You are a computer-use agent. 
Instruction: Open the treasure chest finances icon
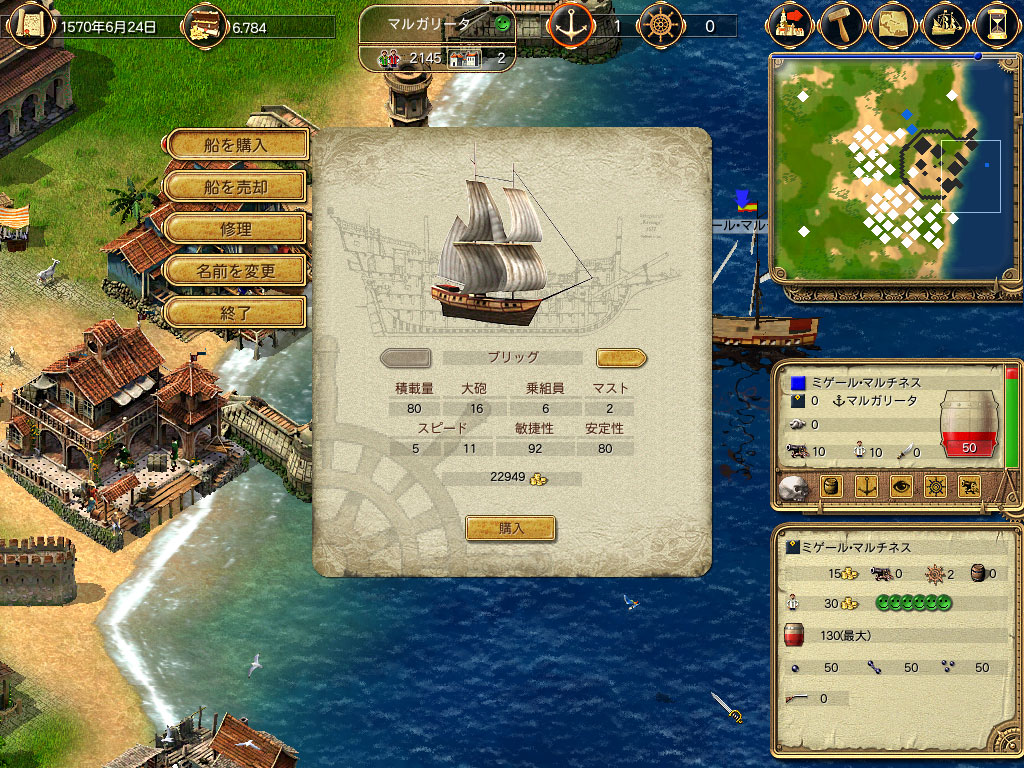(x=205, y=23)
